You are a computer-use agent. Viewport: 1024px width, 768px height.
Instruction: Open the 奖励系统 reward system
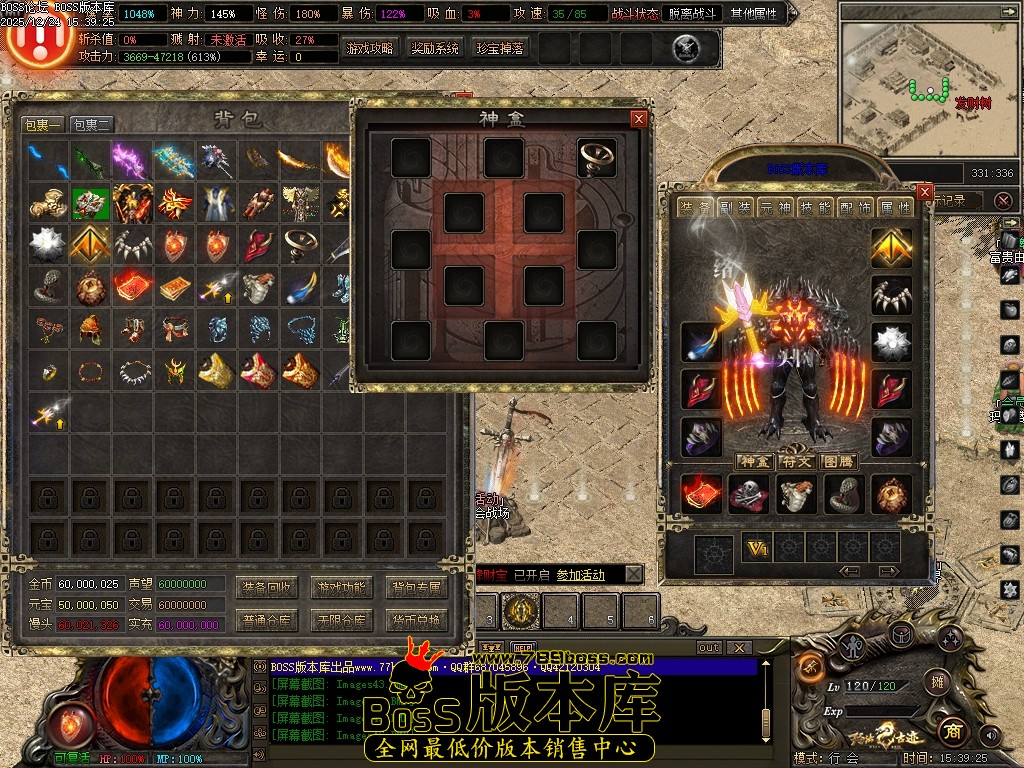click(x=435, y=48)
